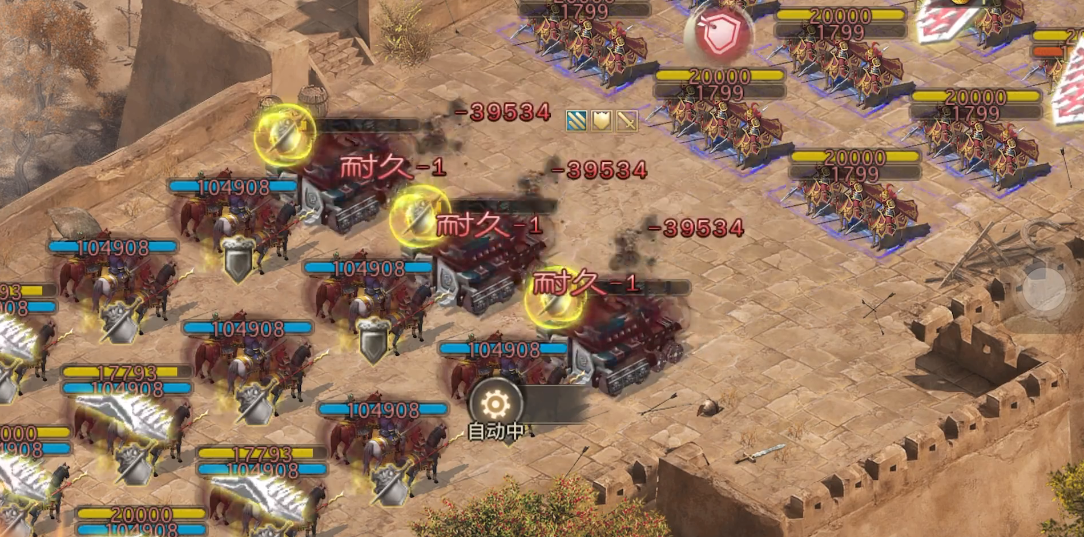Screen dimensions: 1084x537
Task: Select the sword buff icon
Action: 627,121
